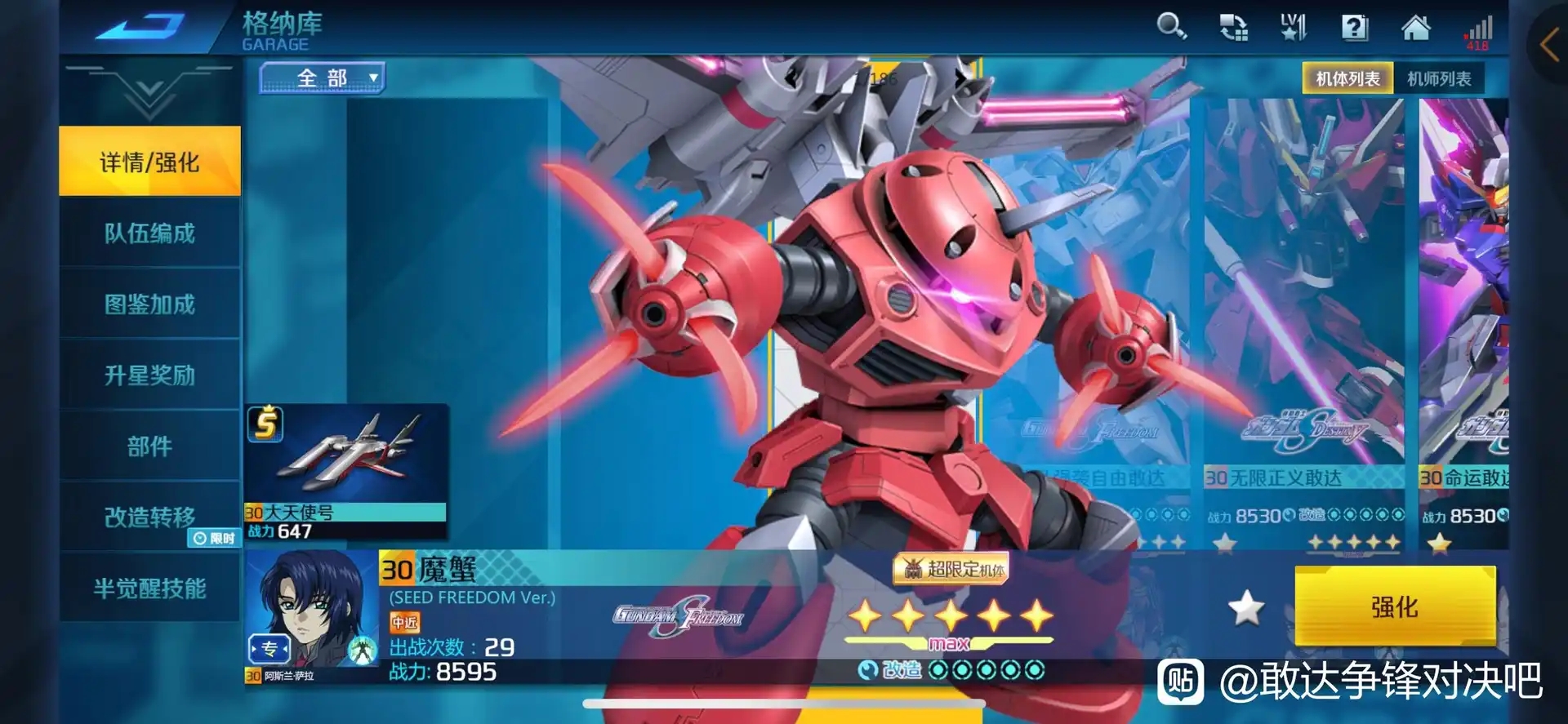Open the 详情/强化 menu entry

point(149,162)
